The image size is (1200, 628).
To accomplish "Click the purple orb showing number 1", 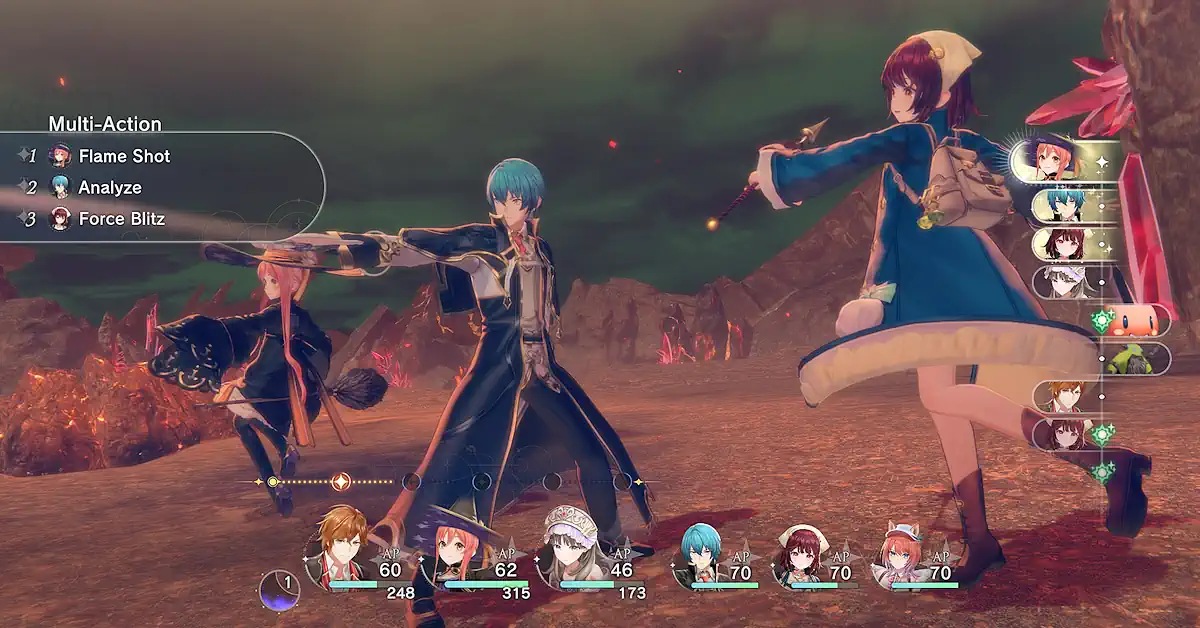I will (279, 590).
